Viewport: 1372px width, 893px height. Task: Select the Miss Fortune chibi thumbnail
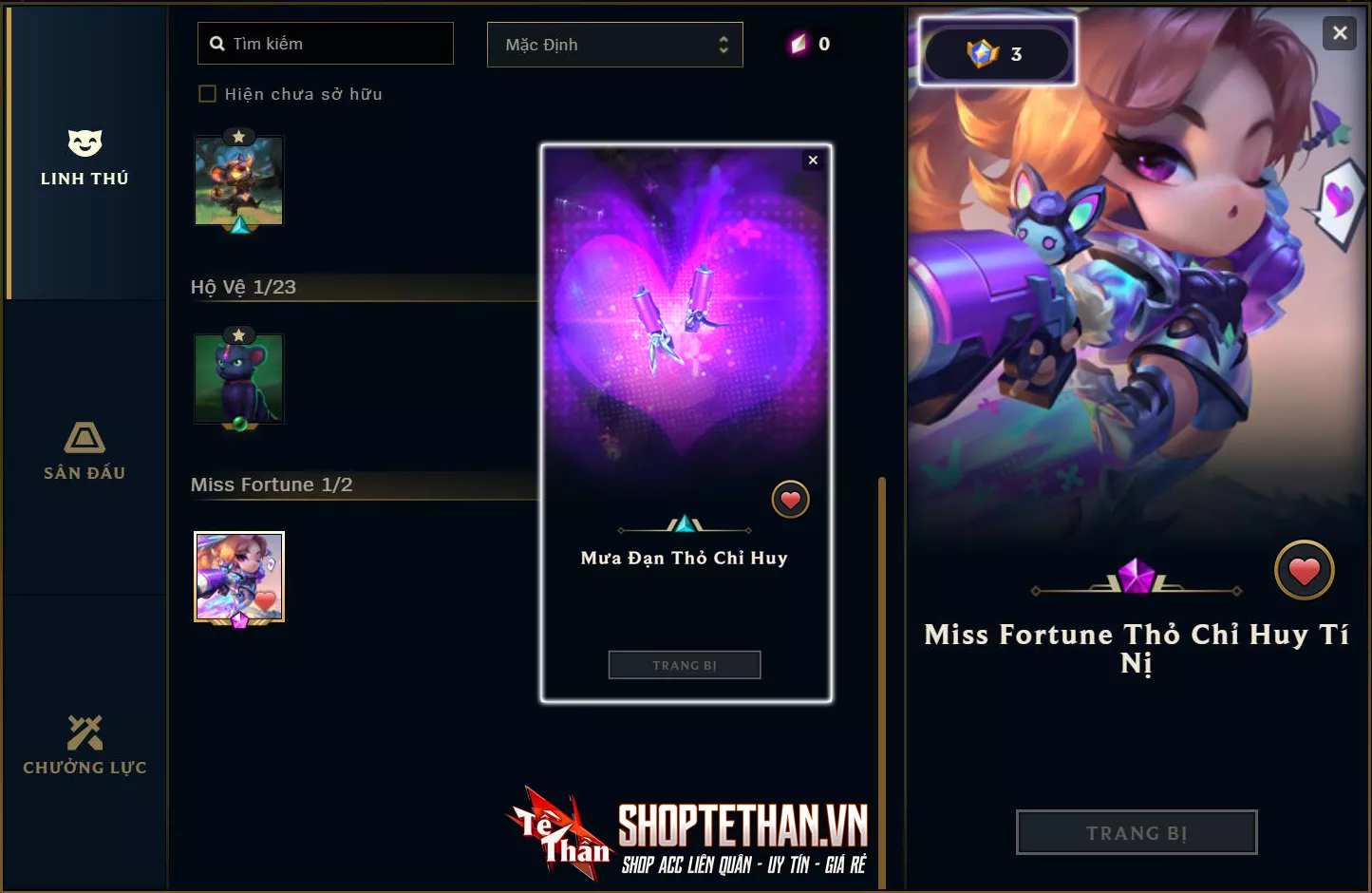(239, 577)
